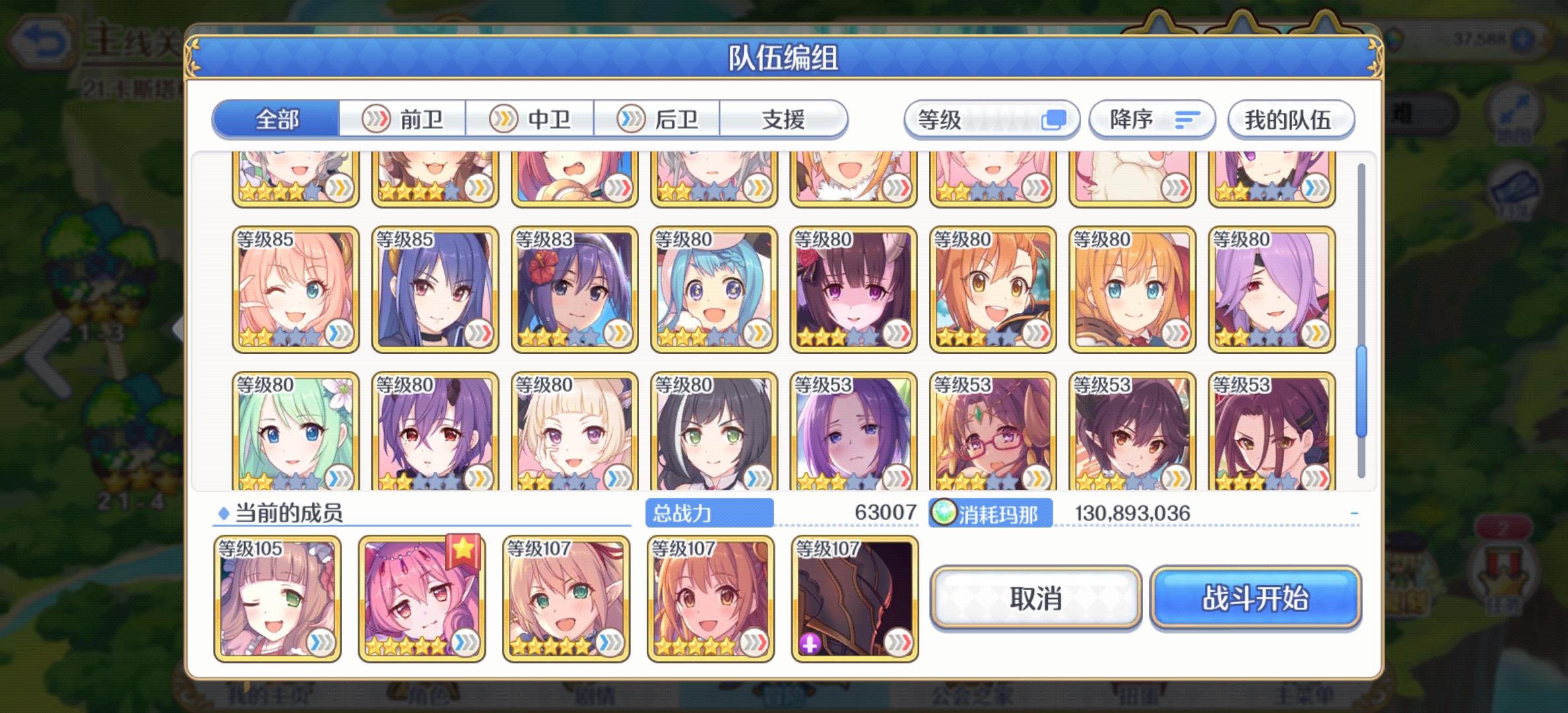
Task: Open details for the level 80 blue-haired character
Action: pos(713,290)
